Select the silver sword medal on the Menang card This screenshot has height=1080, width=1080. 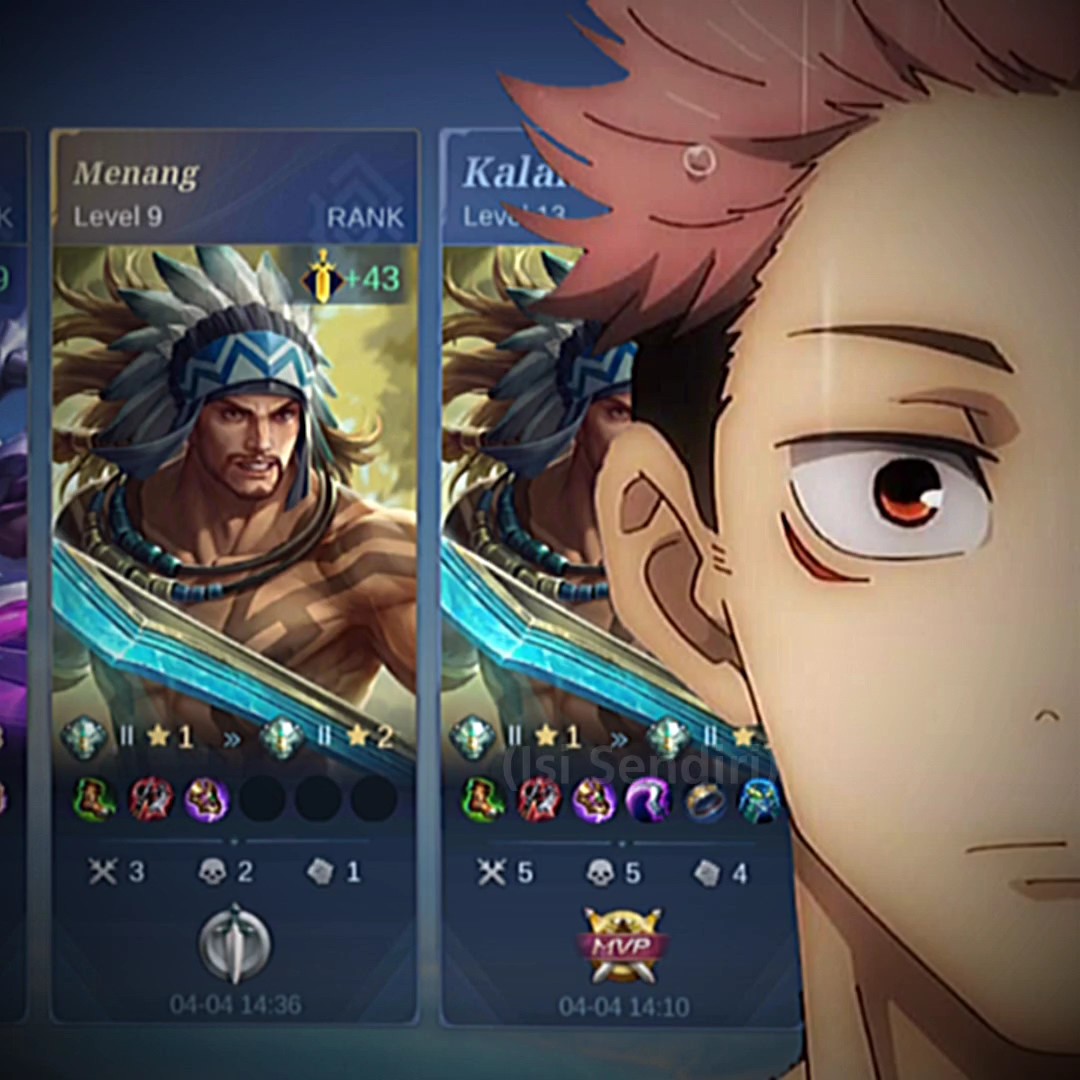click(x=235, y=942)
